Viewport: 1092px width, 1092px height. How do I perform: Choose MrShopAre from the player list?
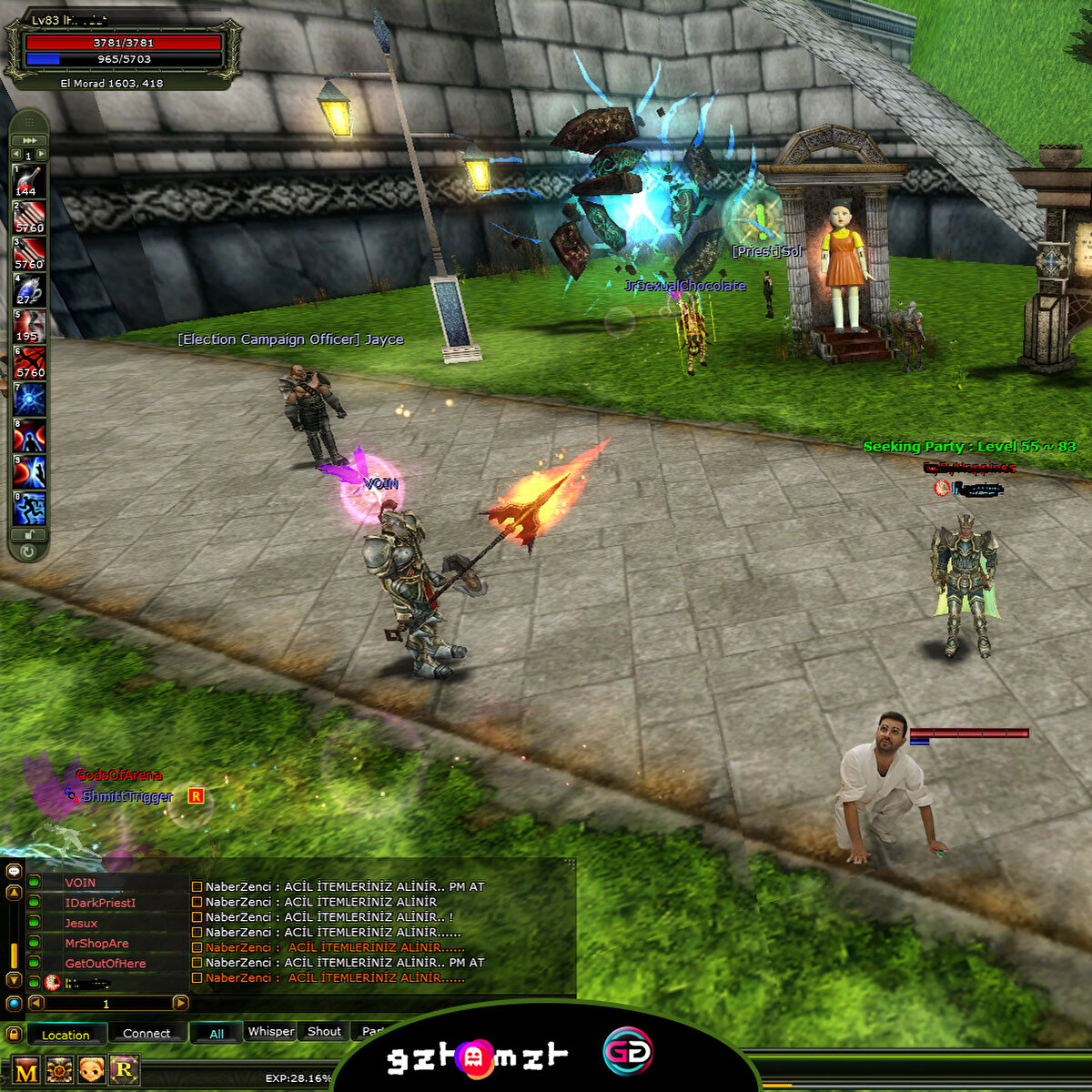tap(96, 944)
